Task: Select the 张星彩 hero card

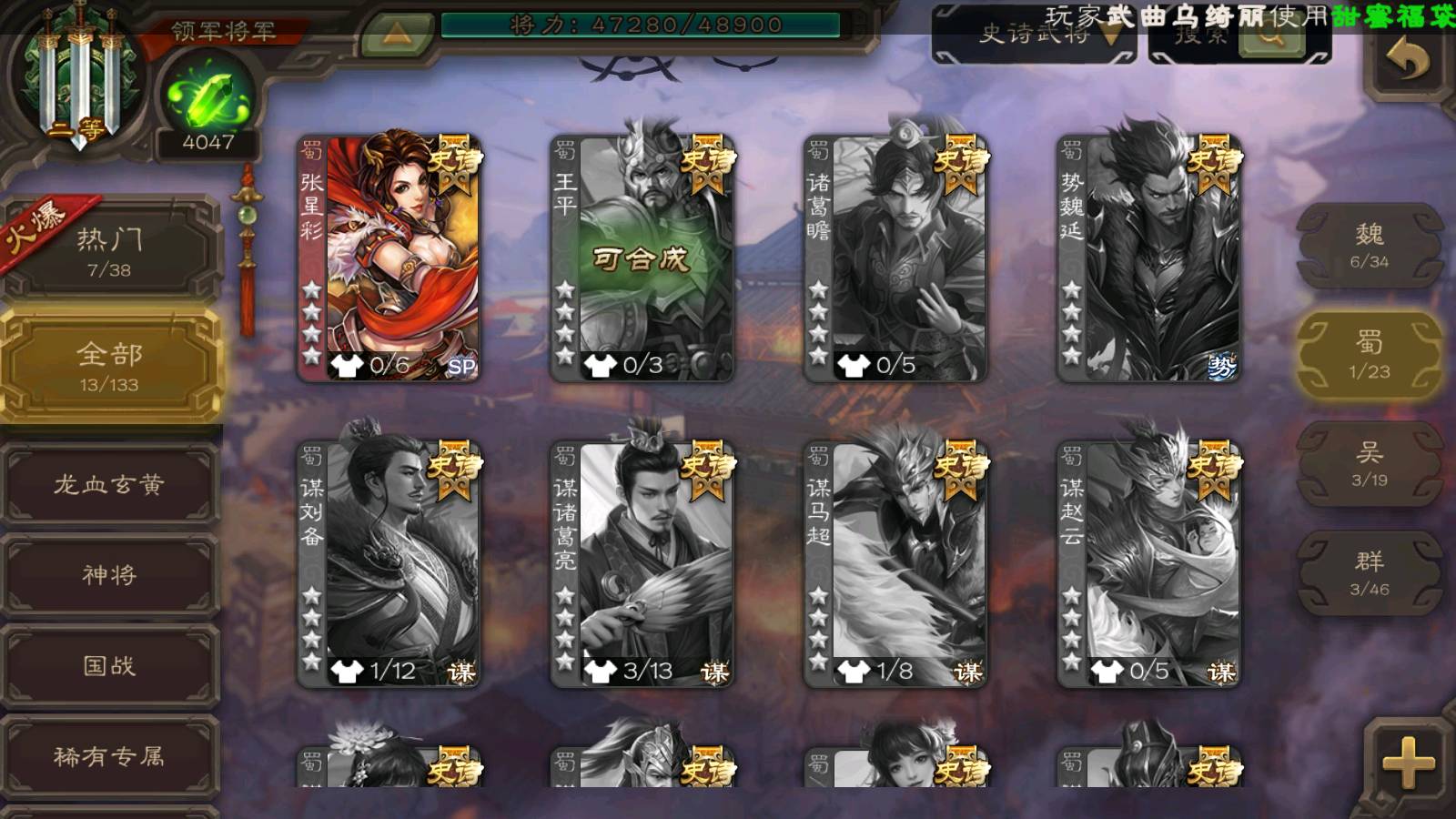Action: click(389, 258)
